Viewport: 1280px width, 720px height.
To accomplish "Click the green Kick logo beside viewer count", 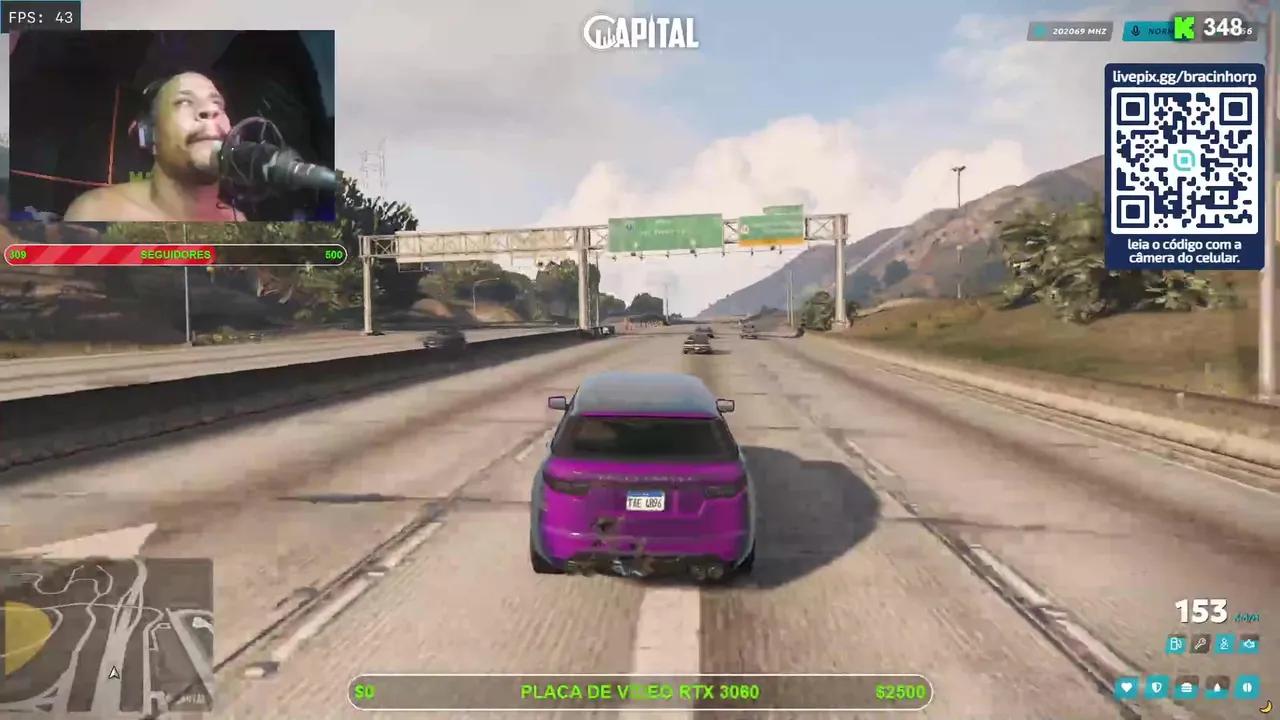I will pyautogui.click(x=1182, y=29).
